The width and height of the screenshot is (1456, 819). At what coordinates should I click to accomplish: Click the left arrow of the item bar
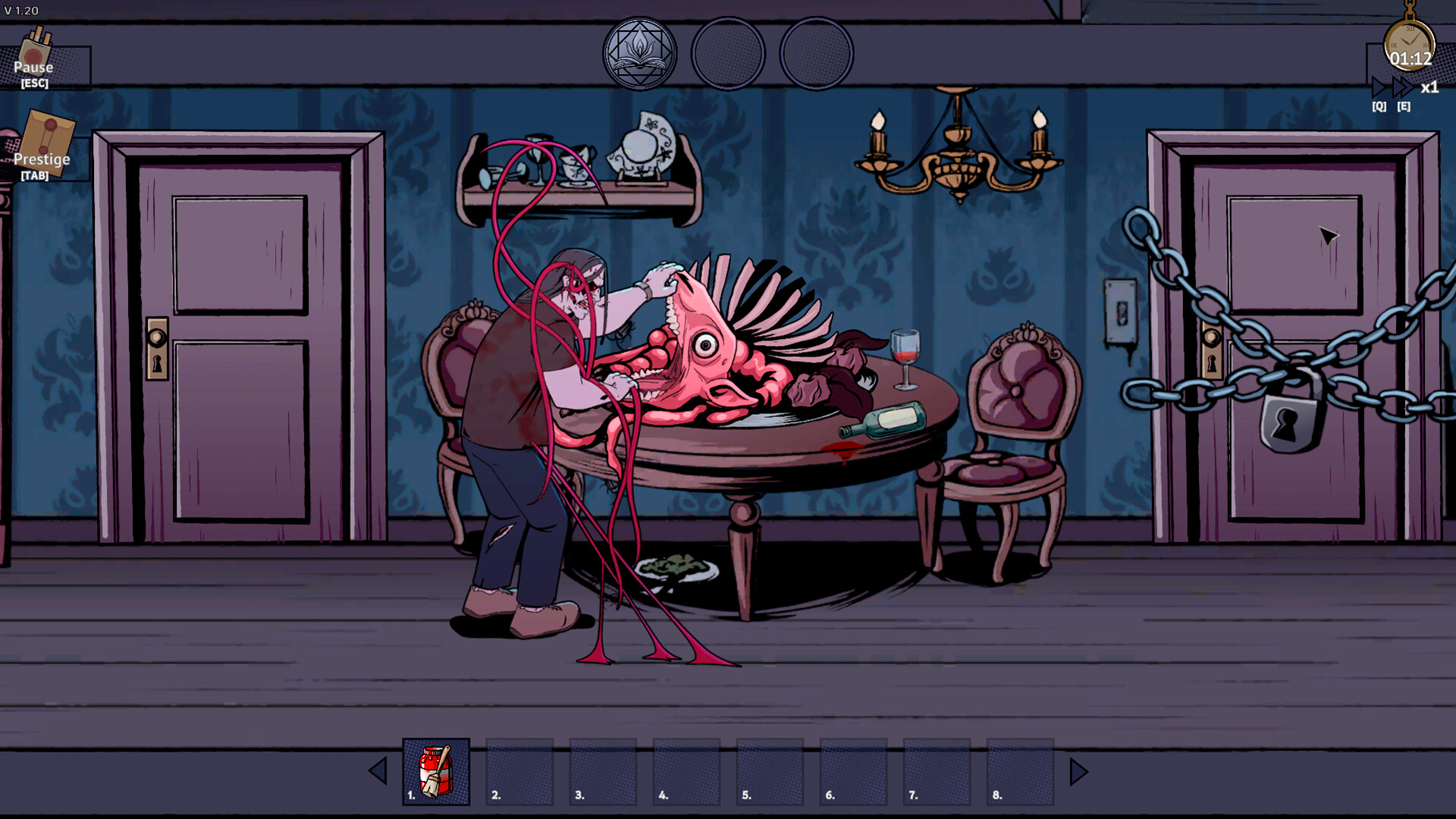(x=377, y=770)
